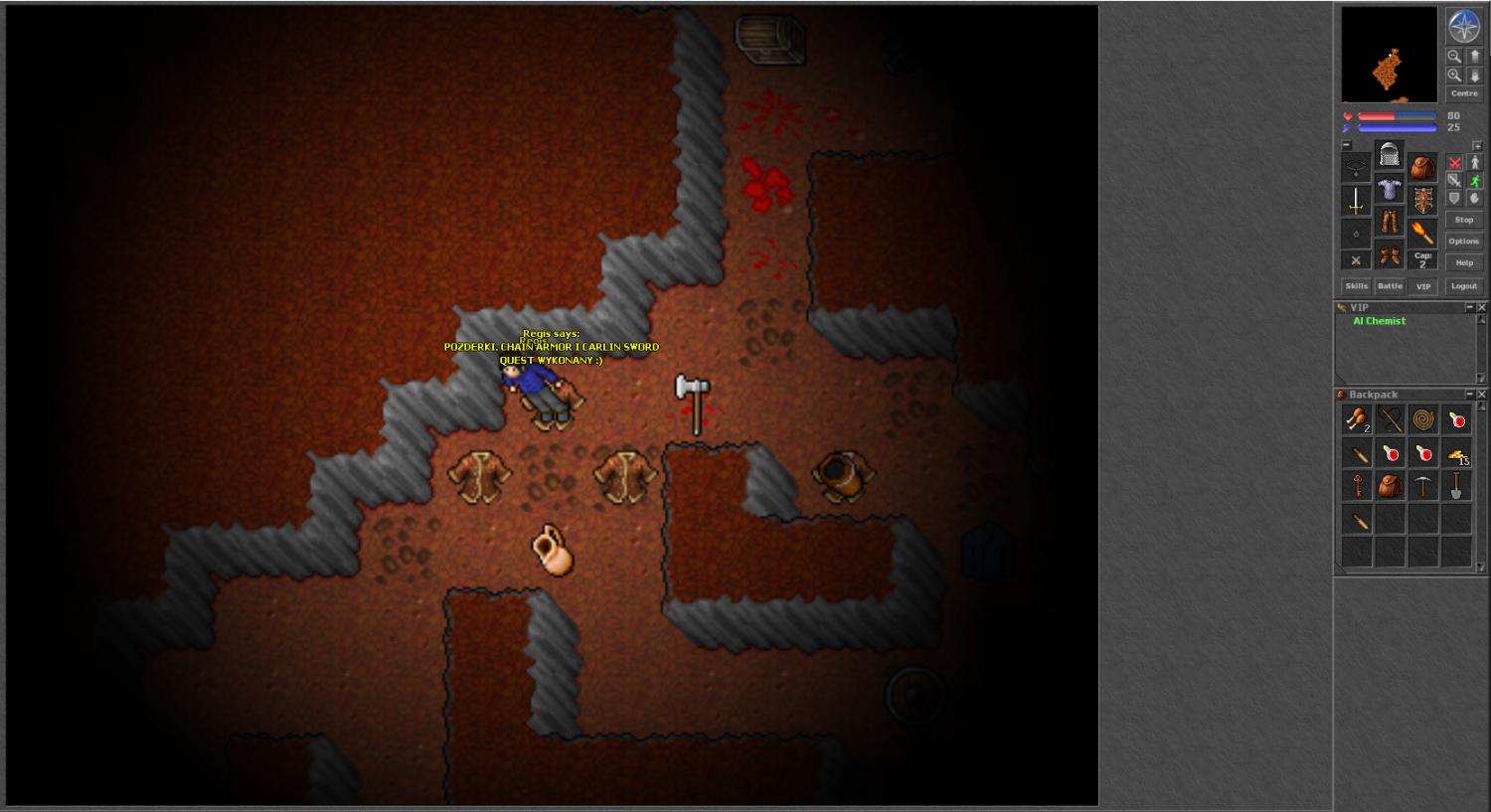The width and height of the screenshot is (1491, 812).
Task: Close the VIP list panel
Action: pyautogui.click(x=1481, y=308)
